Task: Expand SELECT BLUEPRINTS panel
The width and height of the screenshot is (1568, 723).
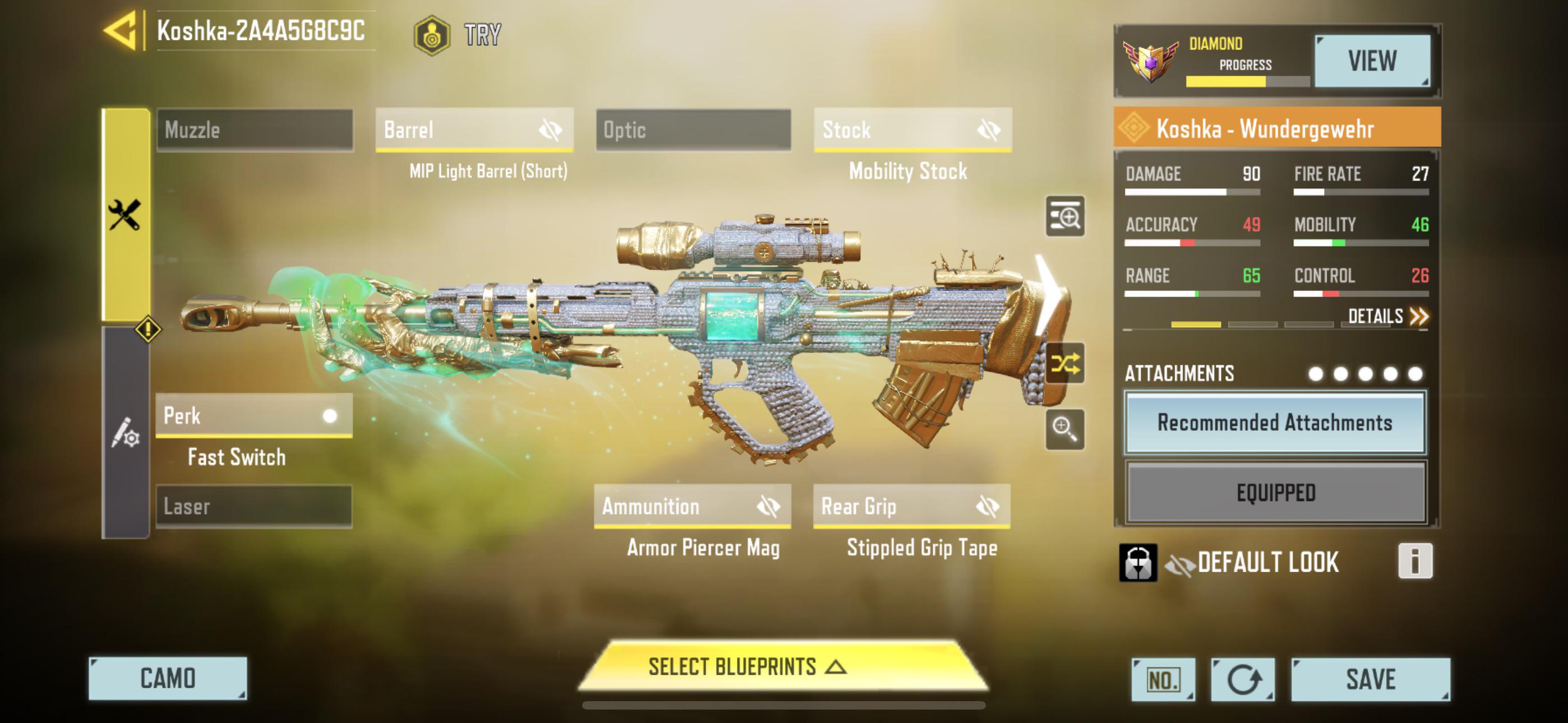Action: 783,667
